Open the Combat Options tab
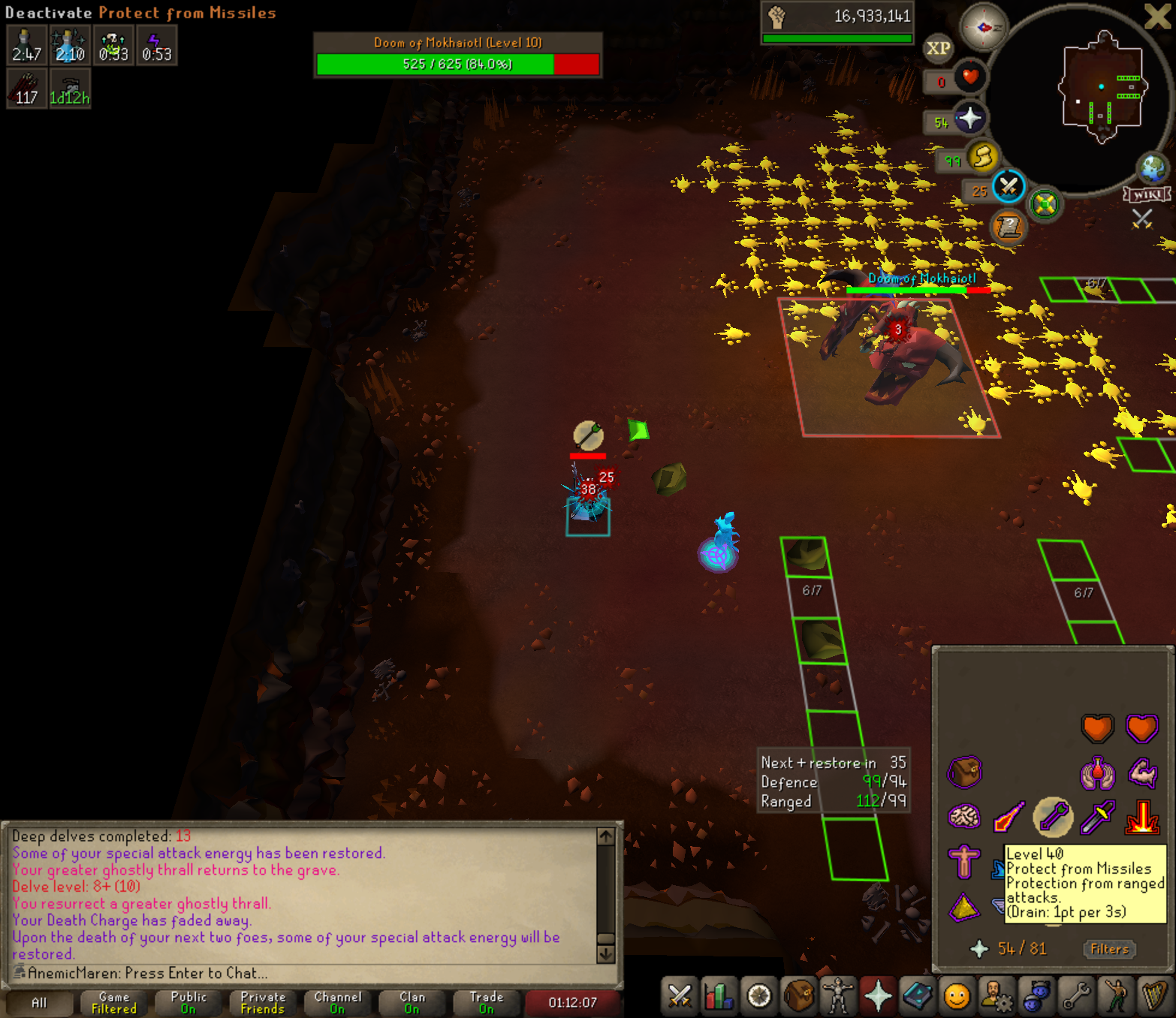The height and width of the screenshot is (1018, 1176). click(x=680, y=996)
